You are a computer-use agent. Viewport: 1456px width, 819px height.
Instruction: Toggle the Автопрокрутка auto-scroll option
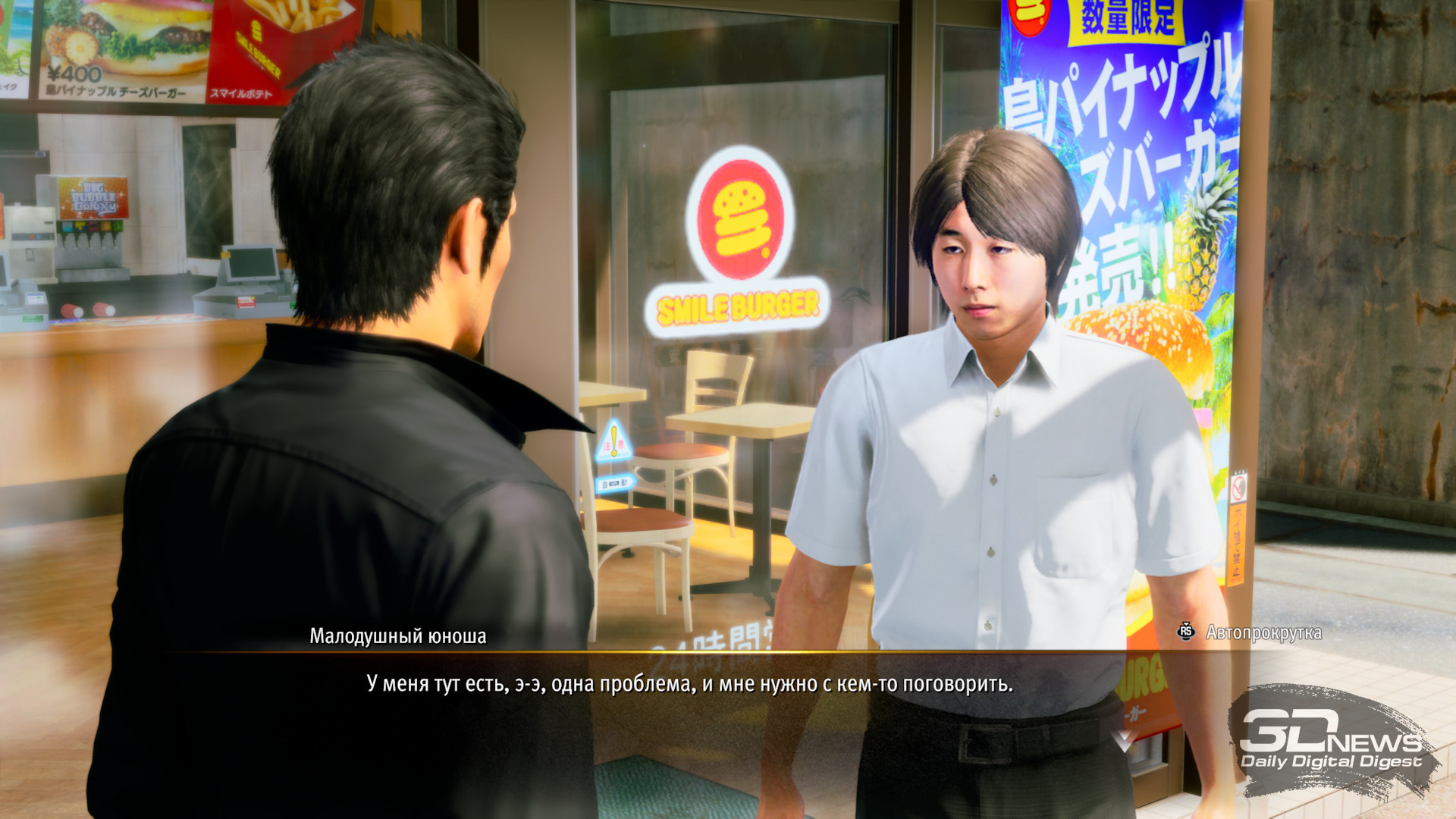click(x=1250, y=632)
